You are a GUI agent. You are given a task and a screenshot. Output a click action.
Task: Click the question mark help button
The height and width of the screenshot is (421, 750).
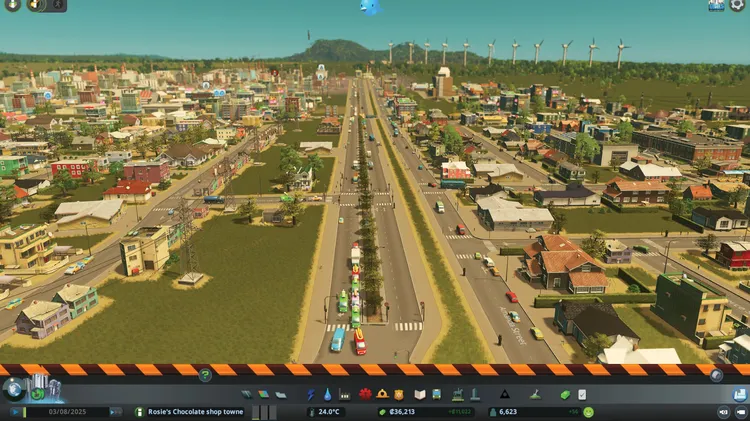[205, 375]
